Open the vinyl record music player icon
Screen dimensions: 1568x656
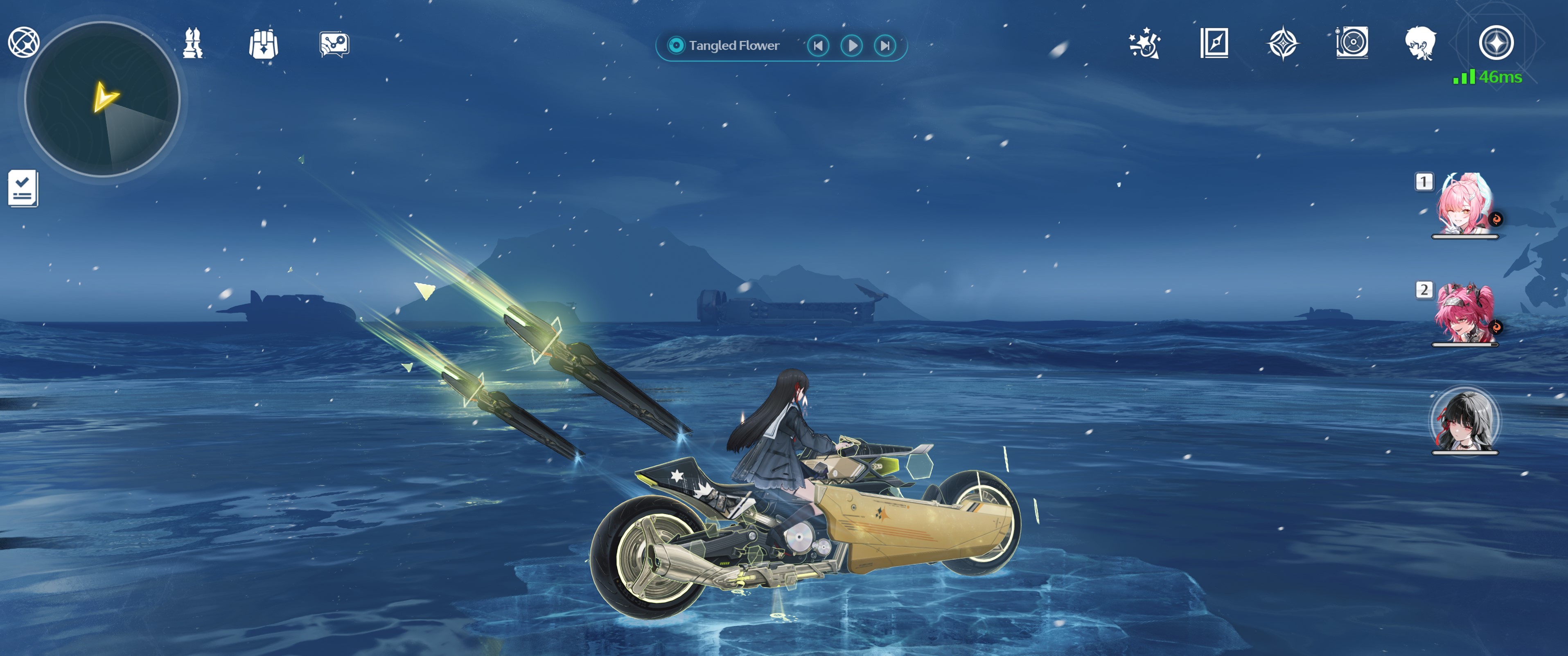[x=1352, y=43]
